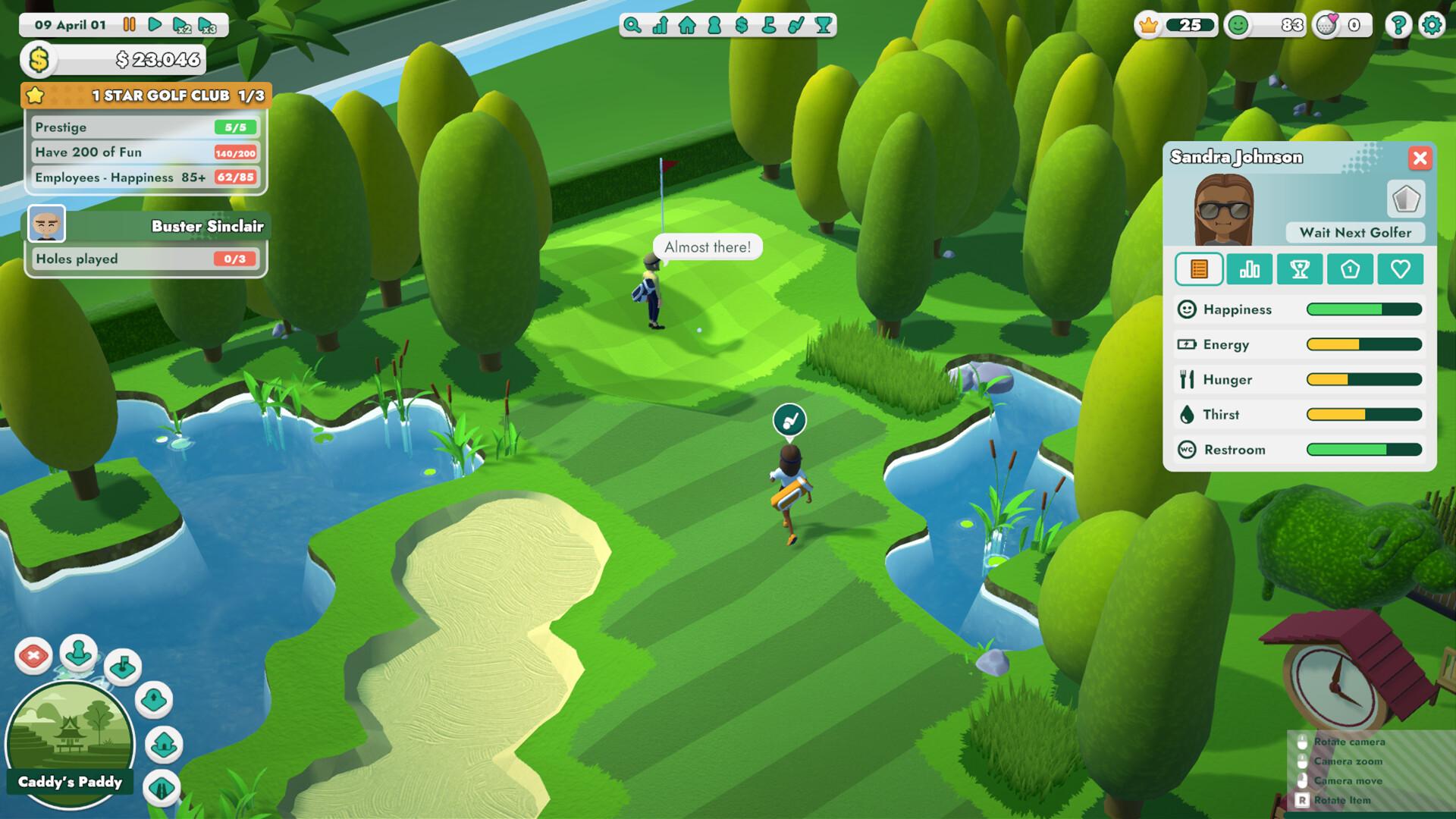
Task: Select the terrain editing toolbar icon
Action: [767, 25]
